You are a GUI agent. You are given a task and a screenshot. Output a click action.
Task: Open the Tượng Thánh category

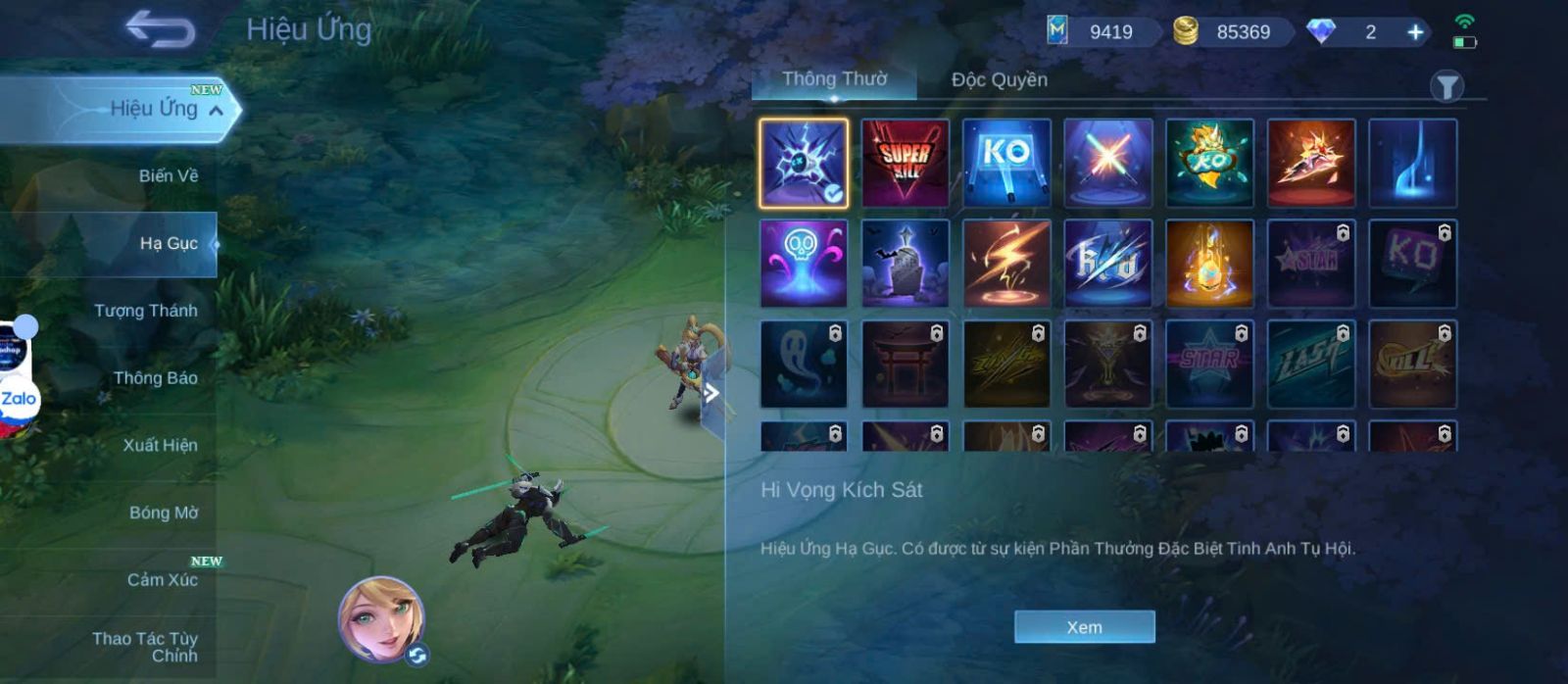[x=146, y=311]
